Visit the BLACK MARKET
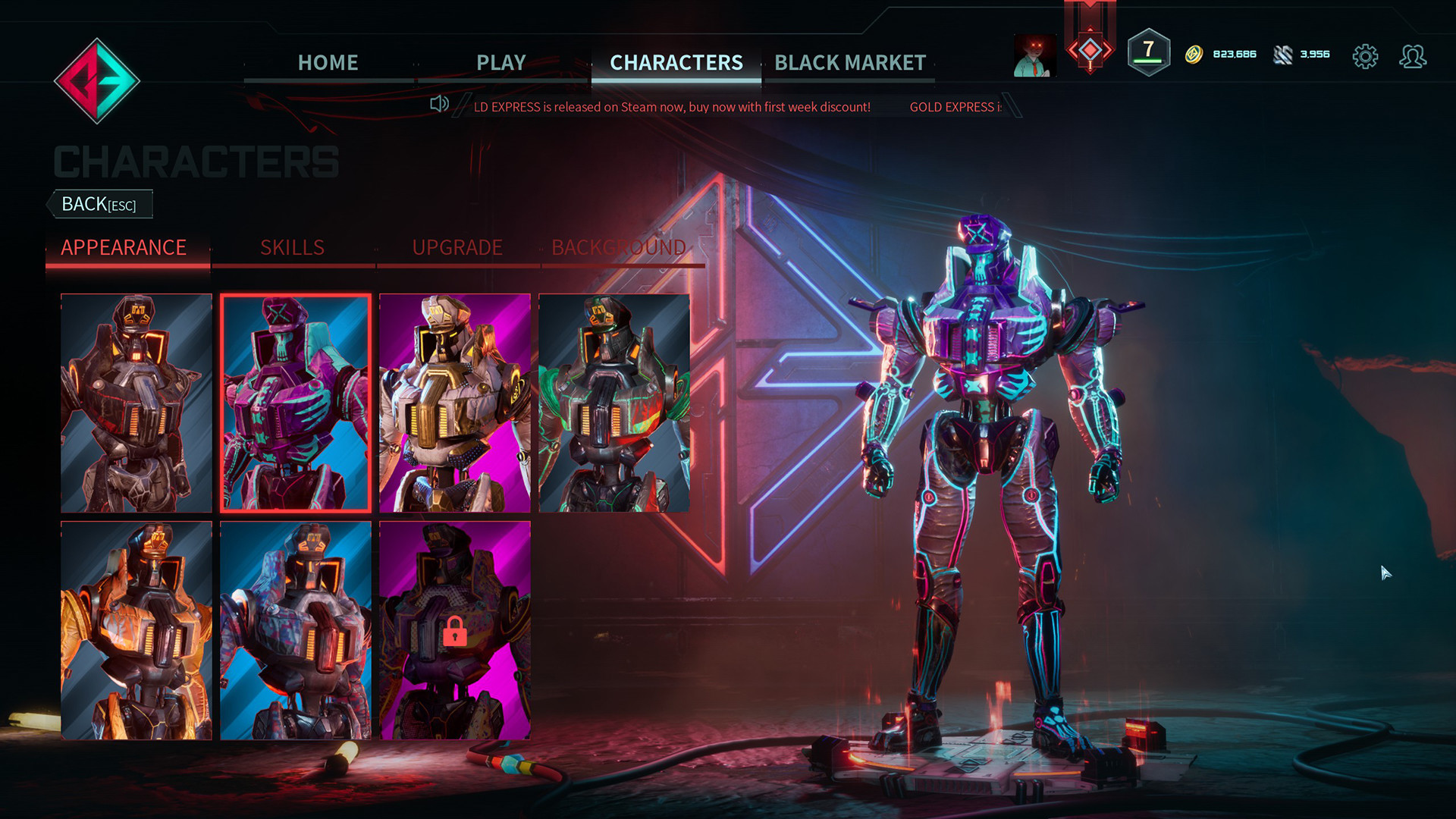The width and height of the screenshot is (1456, 819). 850,62
